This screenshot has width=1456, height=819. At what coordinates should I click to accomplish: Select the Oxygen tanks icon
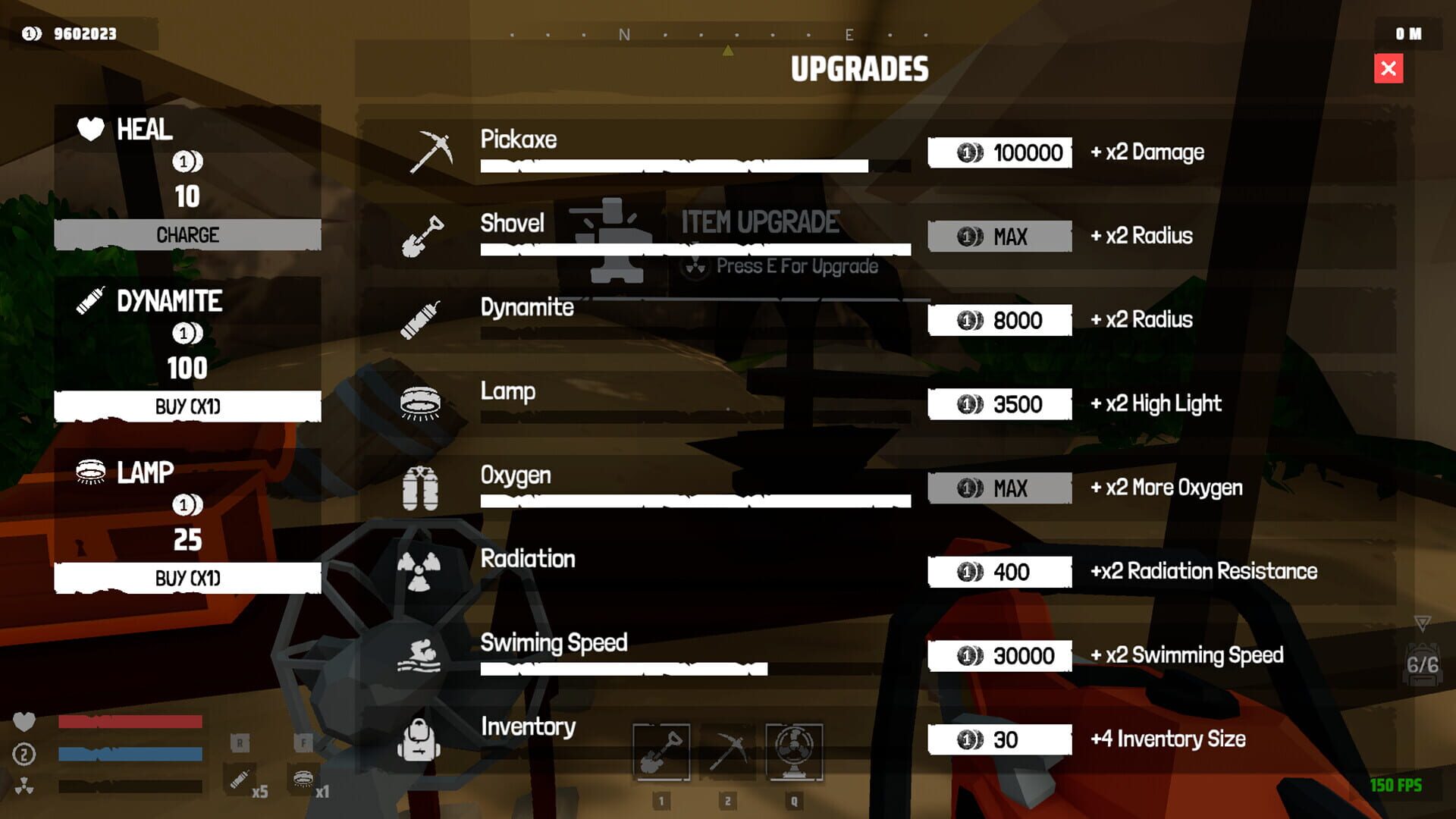421,488
